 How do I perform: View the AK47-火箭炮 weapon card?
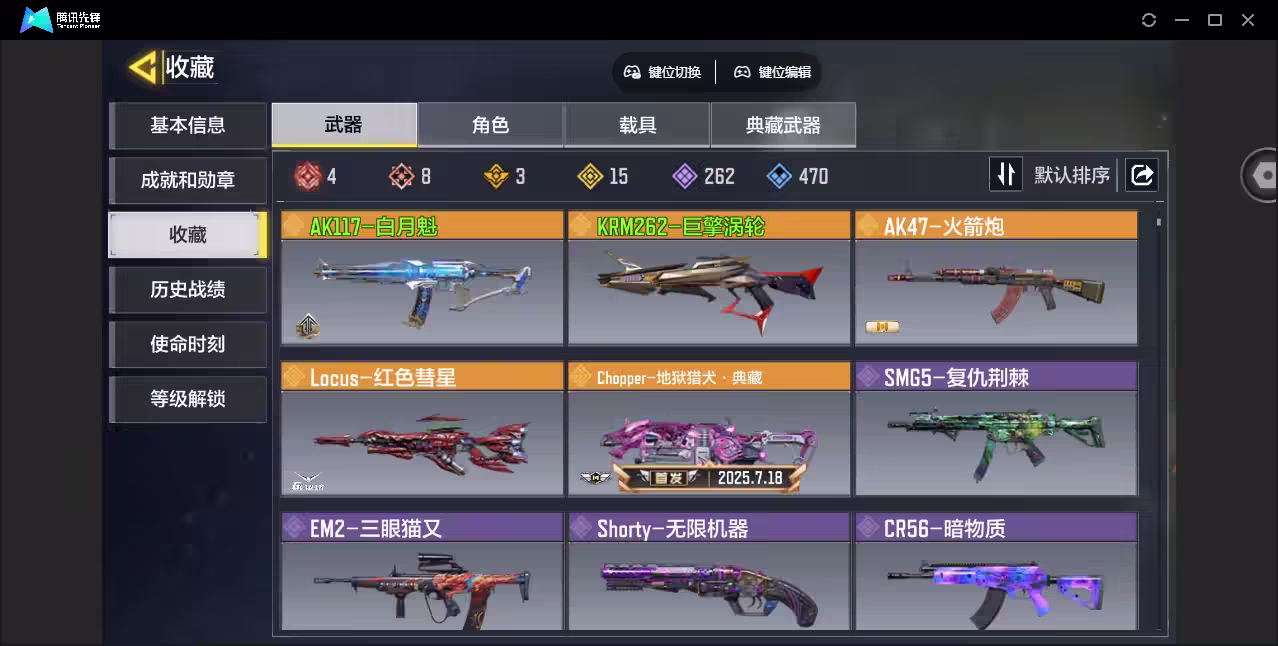click(995, 279)
